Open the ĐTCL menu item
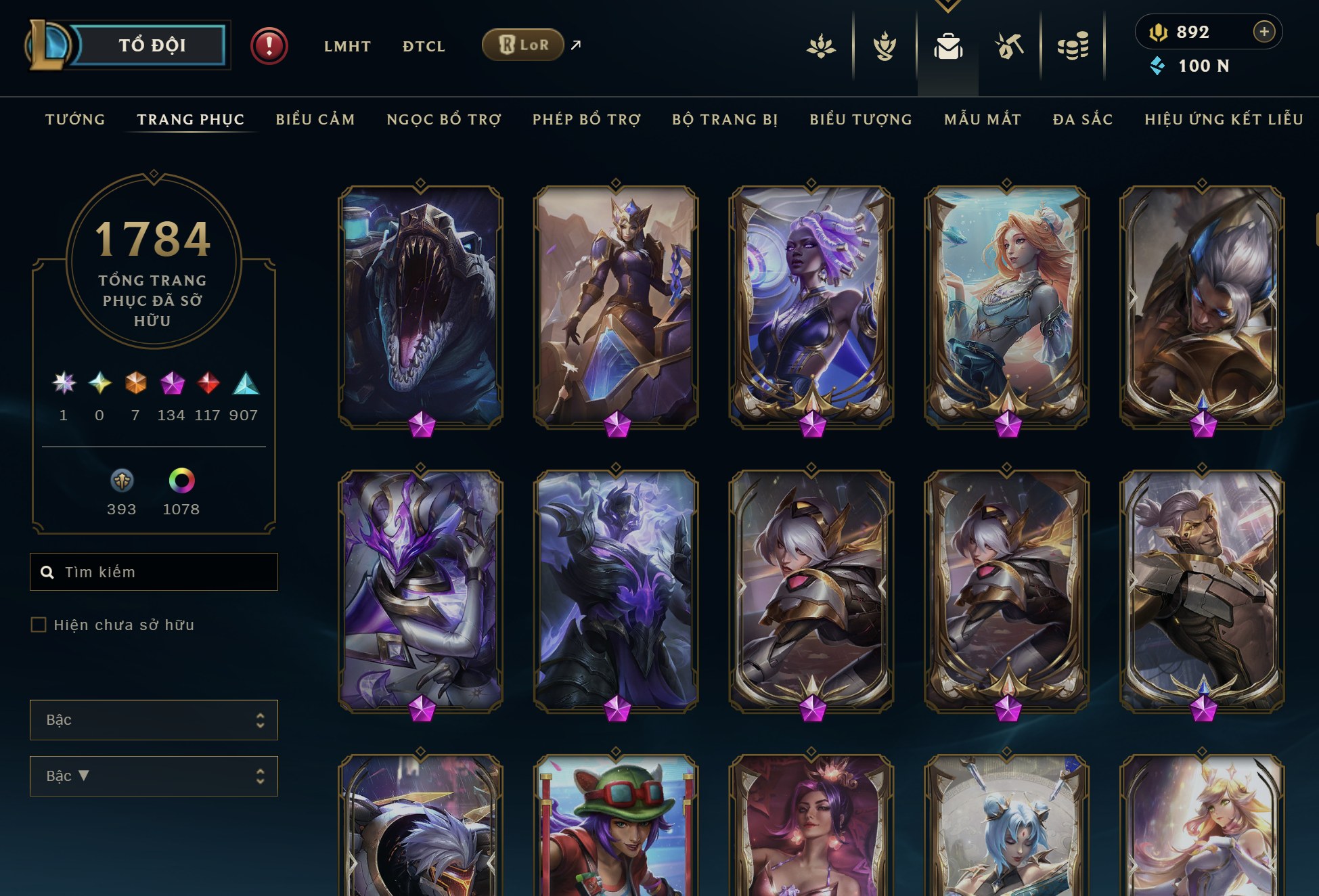This screenshot has width=1319, height=896. click(424, 46)
